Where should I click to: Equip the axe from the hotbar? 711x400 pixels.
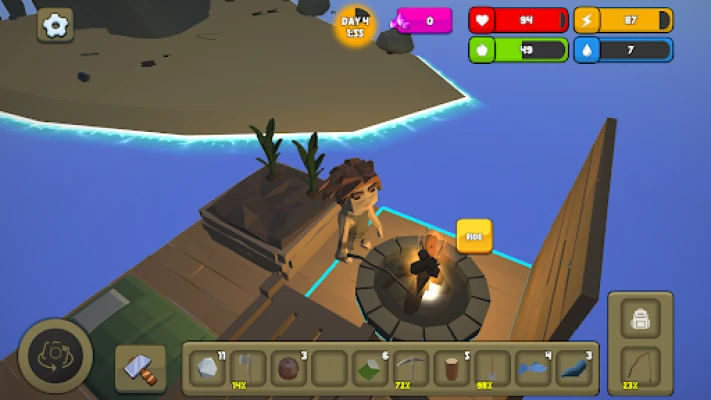[x=248, y=368]
